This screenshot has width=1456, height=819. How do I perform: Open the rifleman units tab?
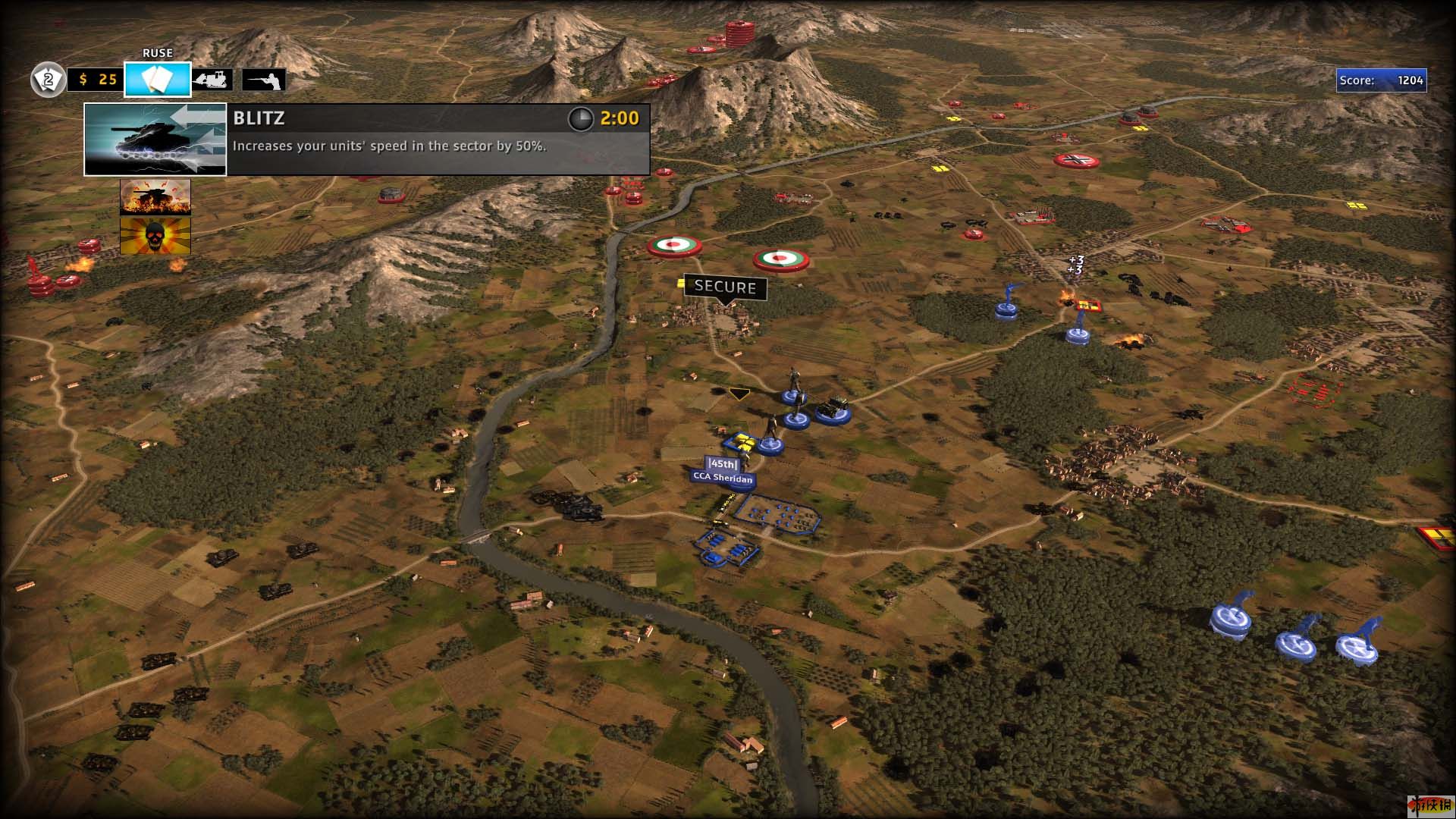click(x=264, y=80)
